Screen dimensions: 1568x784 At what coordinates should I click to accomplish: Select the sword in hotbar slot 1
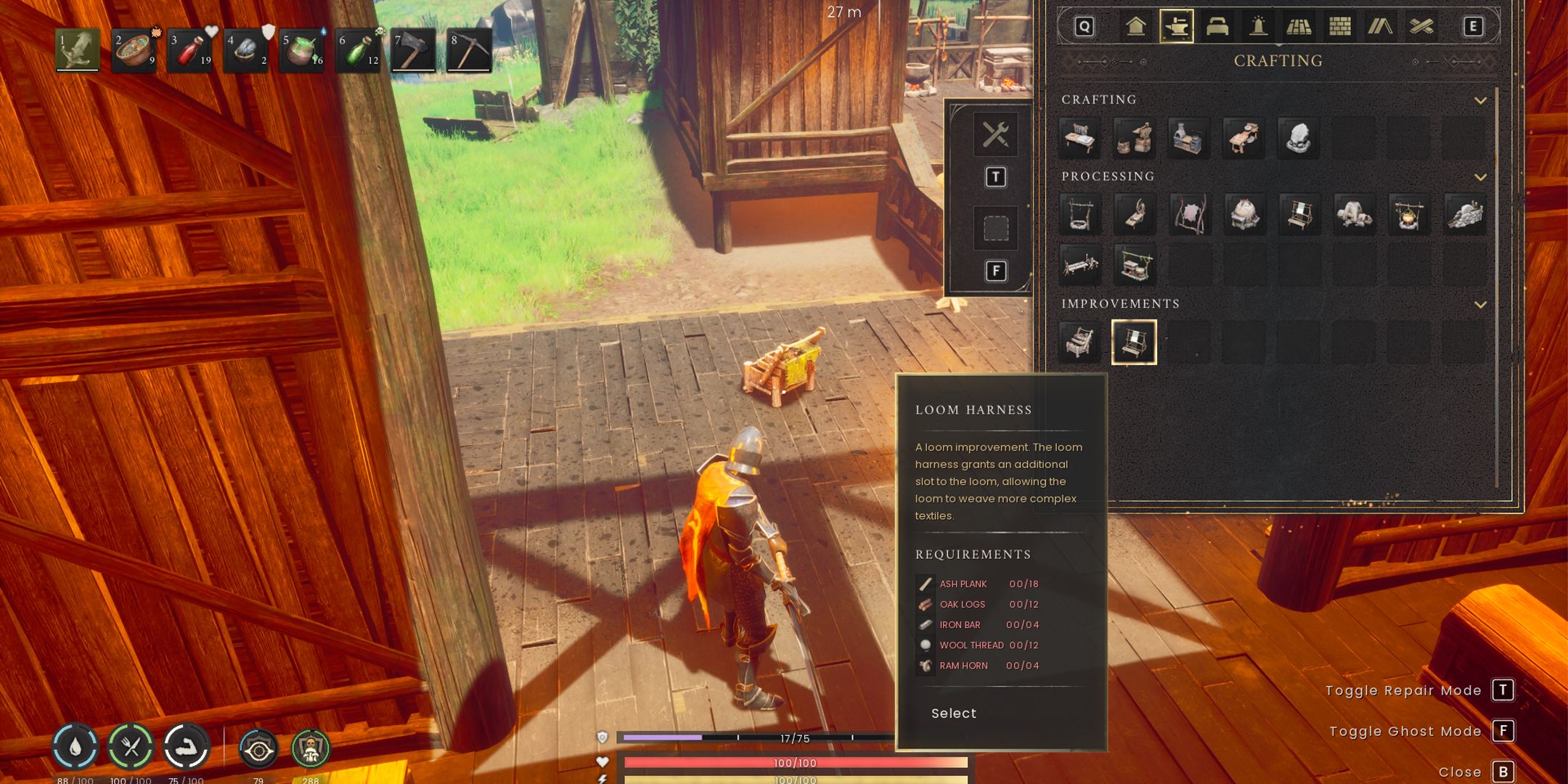pyautogui.click(x=78, y=50)
